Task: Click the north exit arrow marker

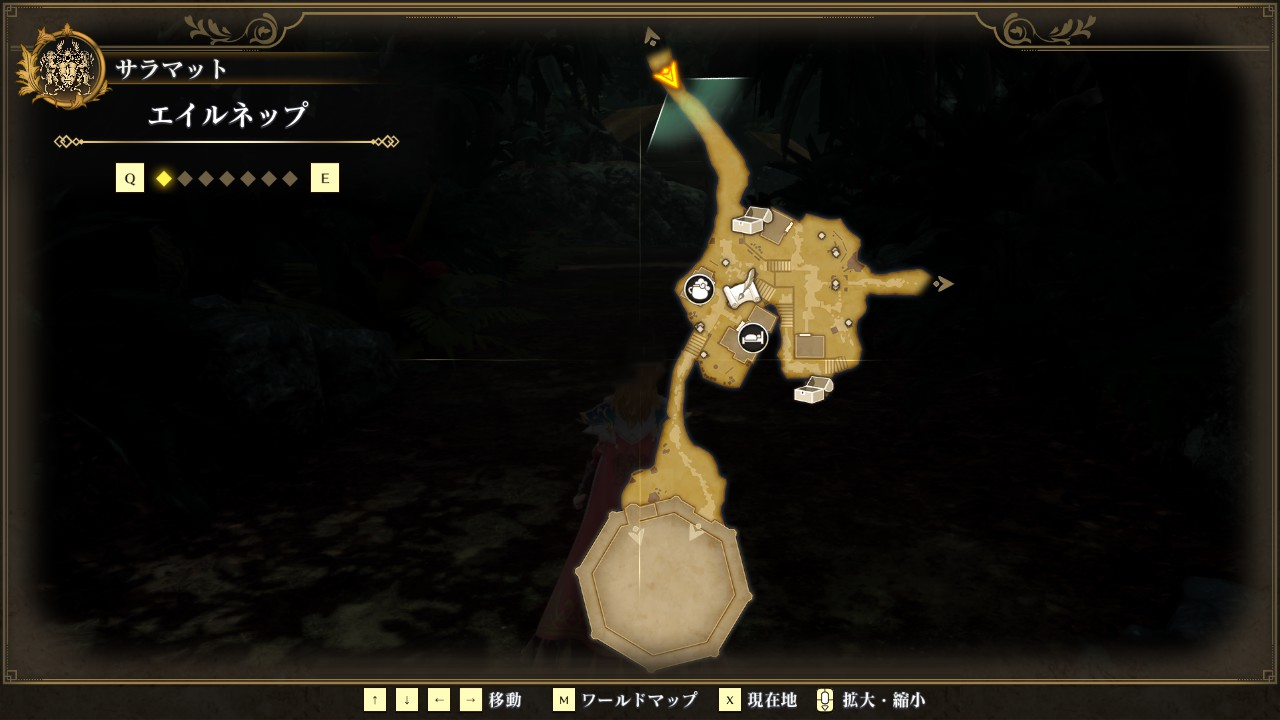Action: (652, 38)
